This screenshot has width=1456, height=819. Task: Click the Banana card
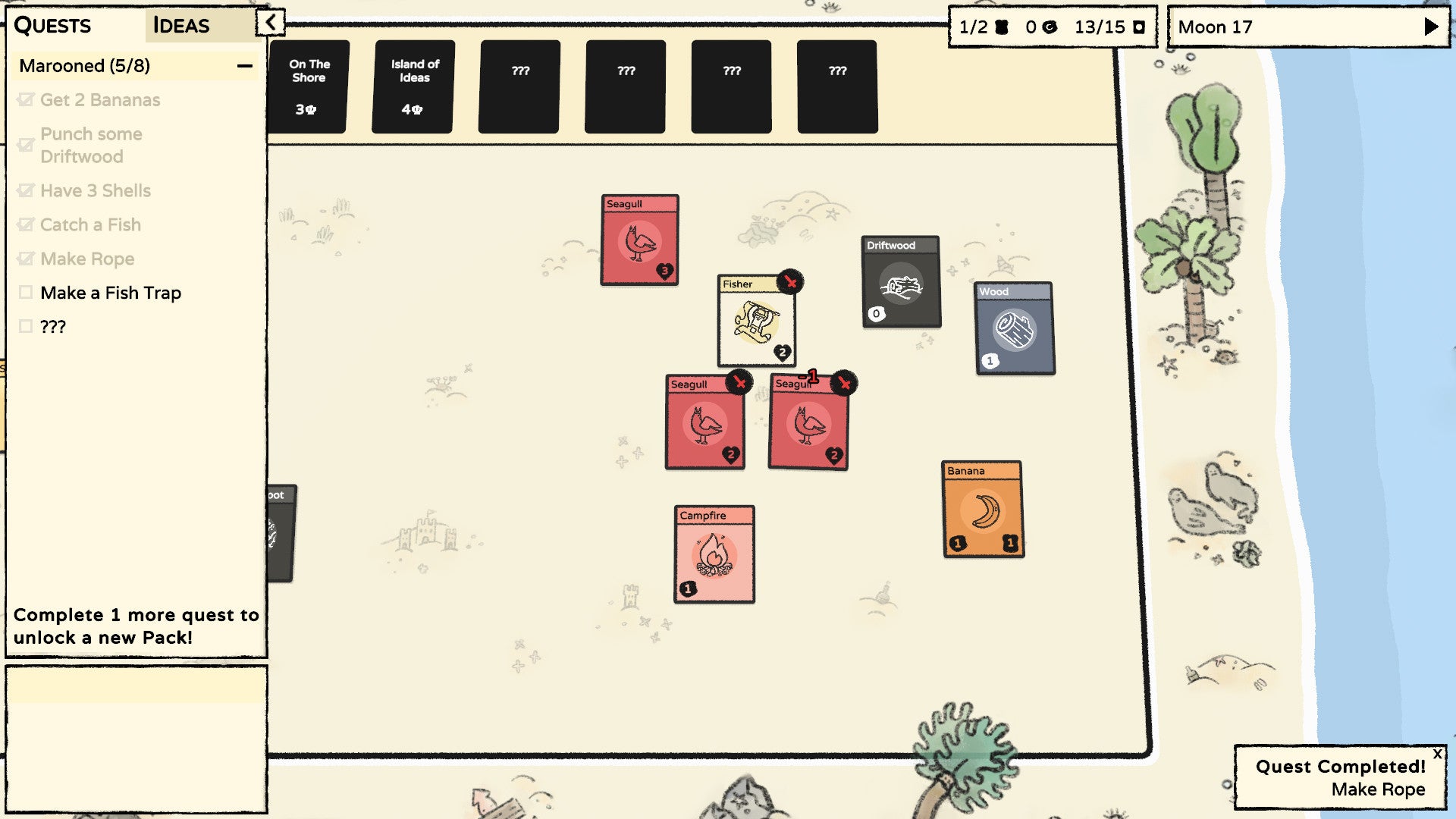[x=982, y=508]
